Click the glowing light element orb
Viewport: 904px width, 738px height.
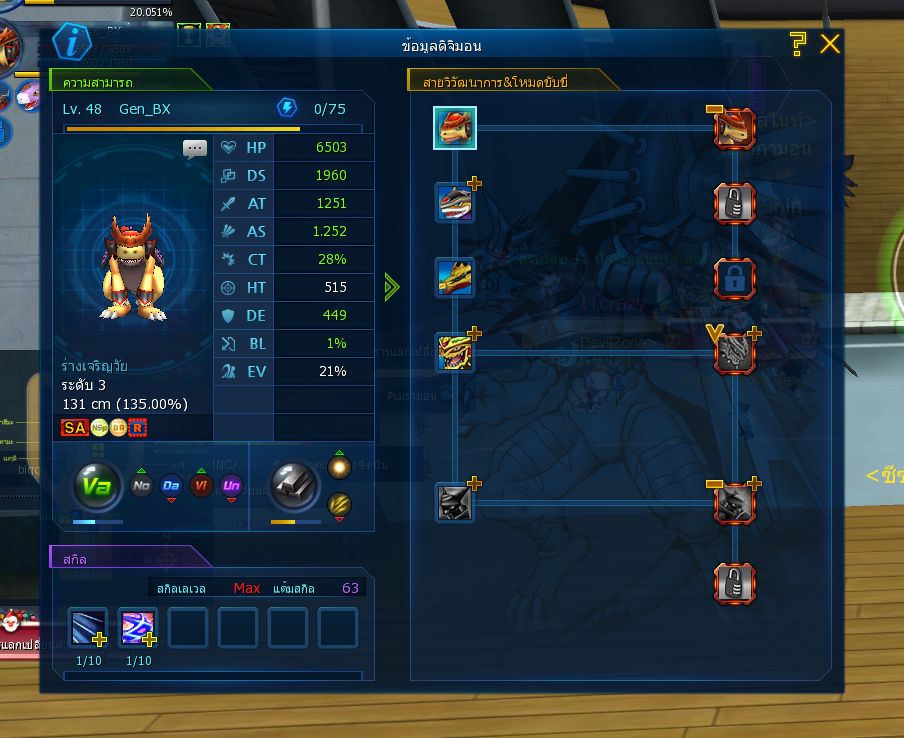point(339,468)
